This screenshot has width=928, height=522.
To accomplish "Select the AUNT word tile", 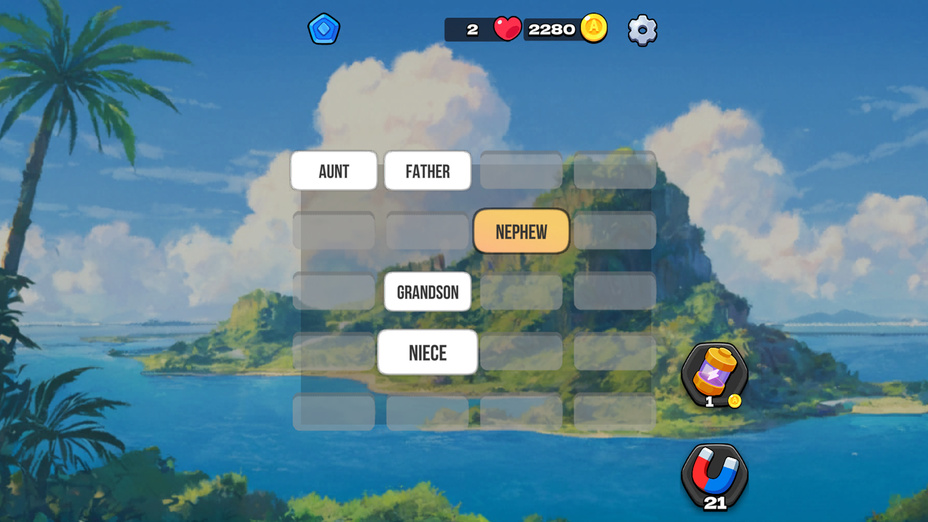I will (x=334, y=171).
